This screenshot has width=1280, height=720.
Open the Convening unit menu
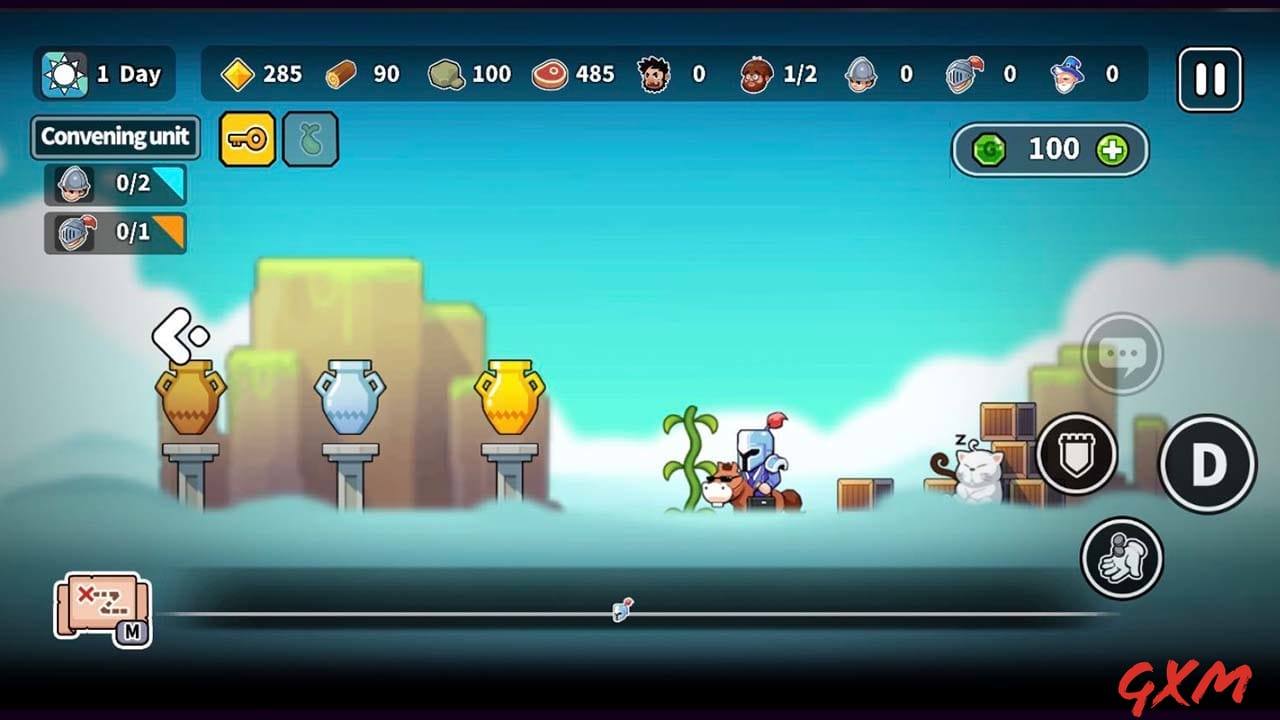[114, 137]
